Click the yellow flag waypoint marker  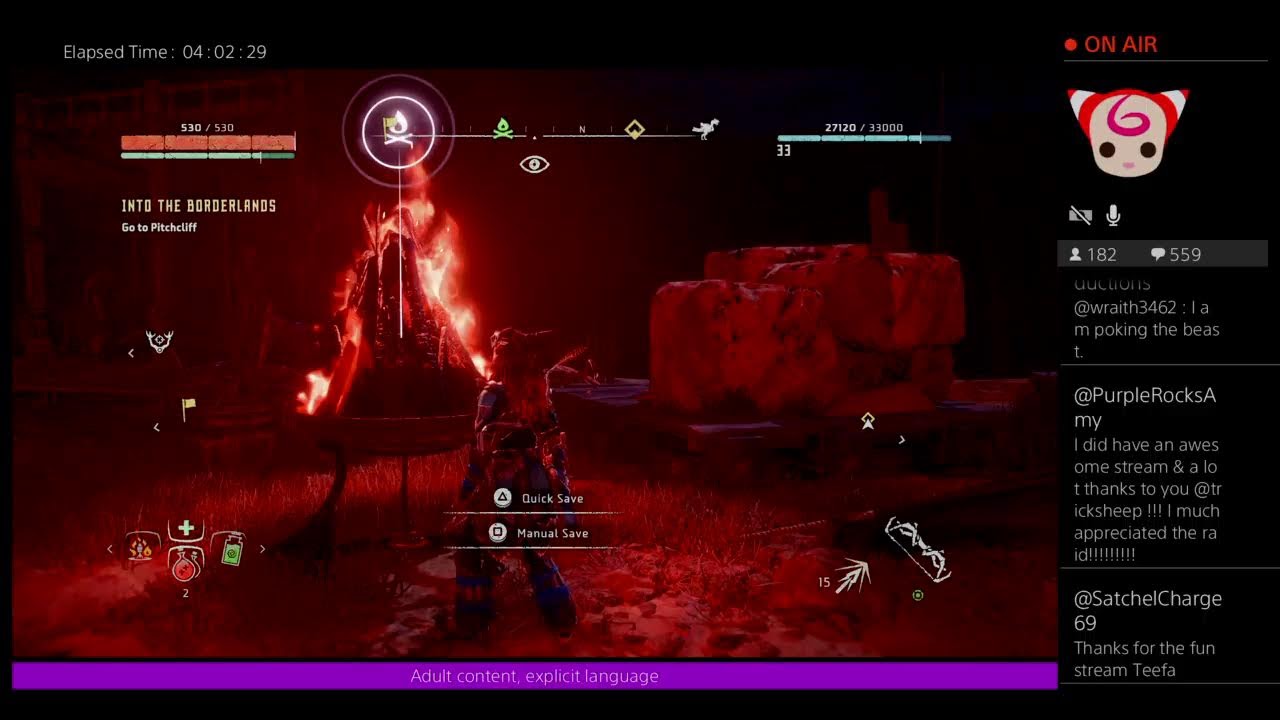[187, 408]
